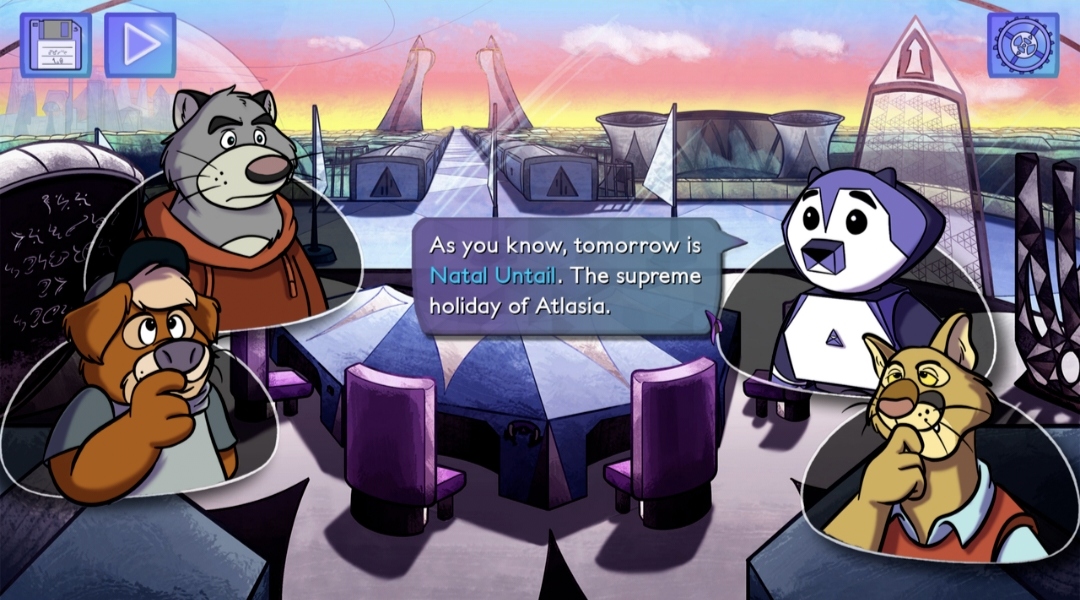
Task: Open the save menu floppy disk icon
Action: [55, 45]
